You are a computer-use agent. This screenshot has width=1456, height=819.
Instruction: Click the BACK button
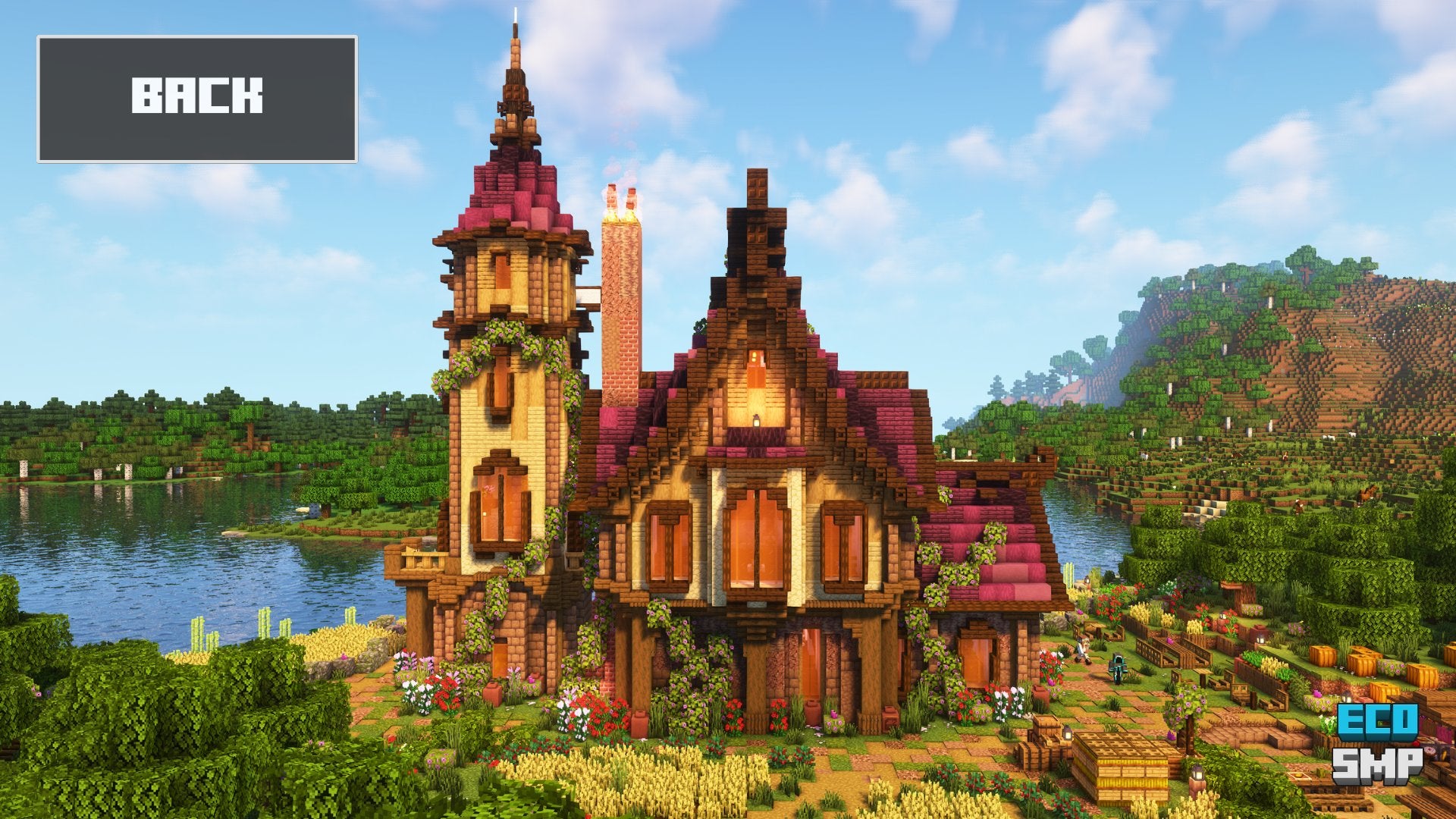point(197,99)
